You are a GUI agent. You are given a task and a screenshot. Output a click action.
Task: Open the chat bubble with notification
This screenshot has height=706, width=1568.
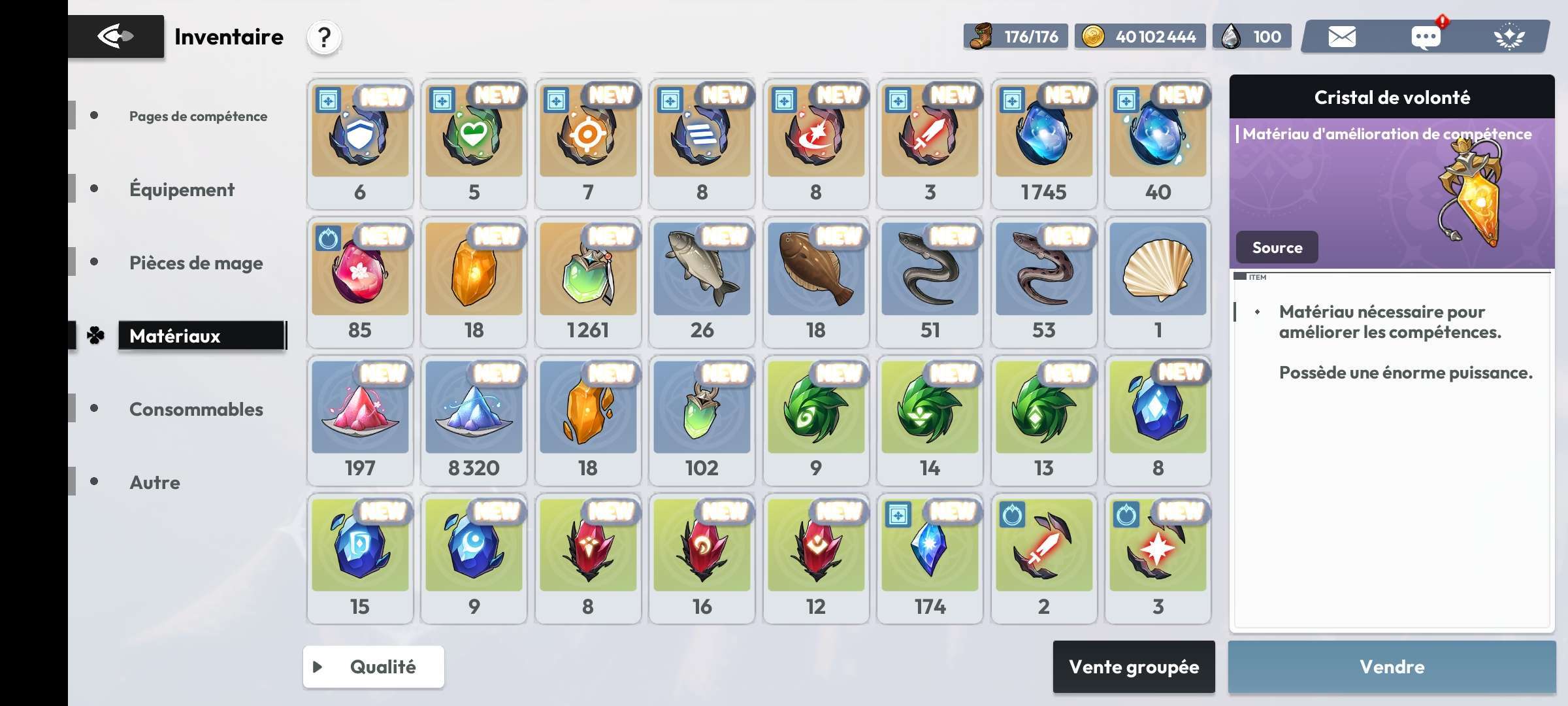(x=1426, y=37)
